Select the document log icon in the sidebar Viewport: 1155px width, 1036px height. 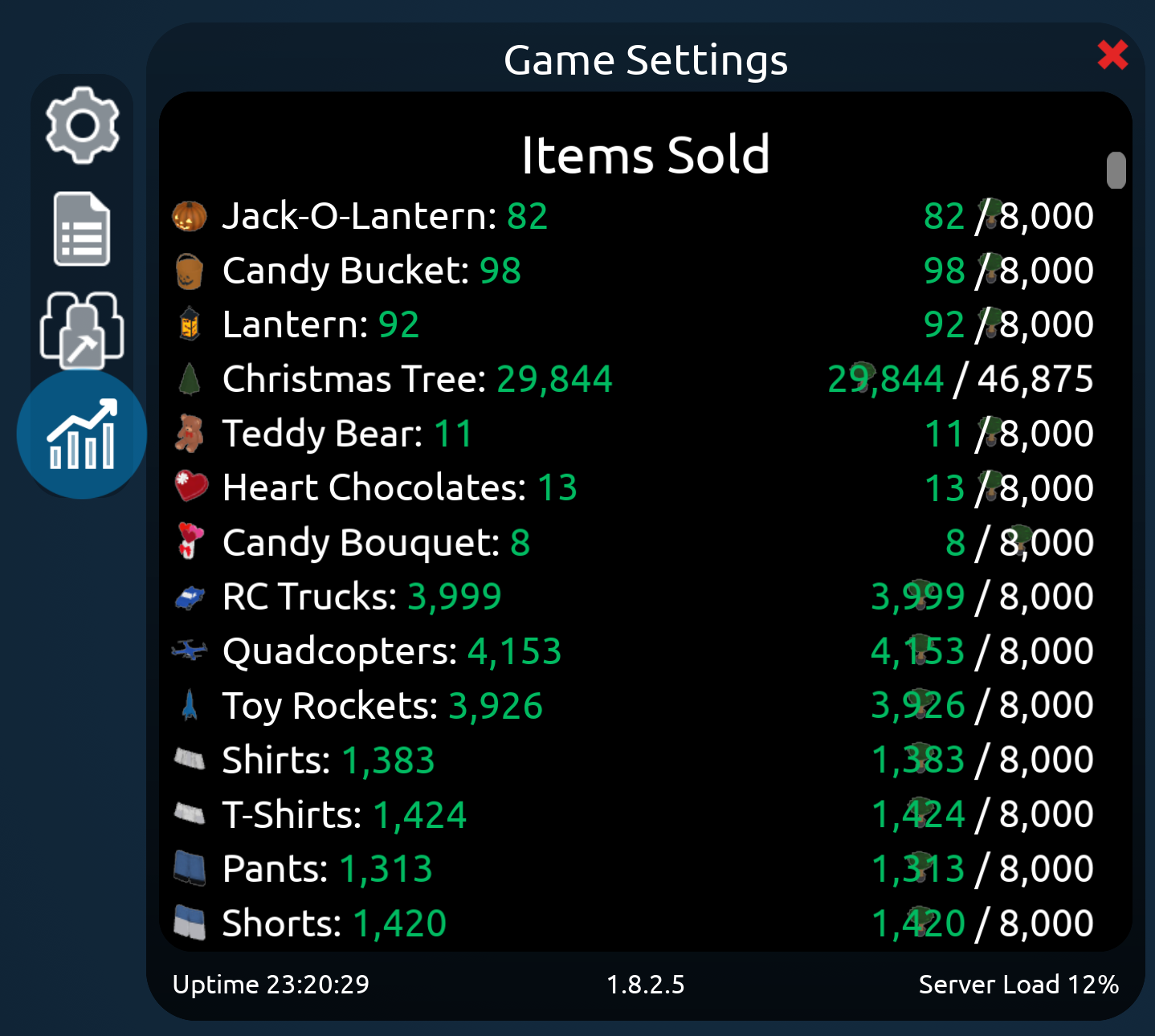[x=81, y=231]
